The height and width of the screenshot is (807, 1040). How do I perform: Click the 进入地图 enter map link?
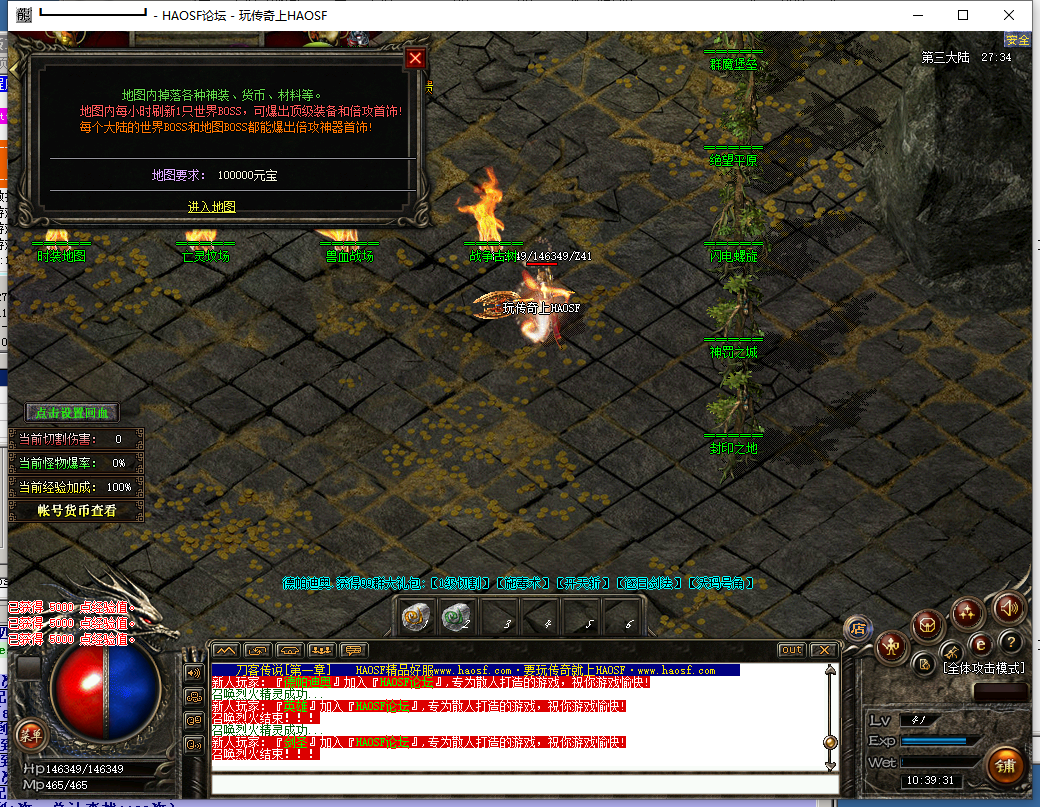212,207
